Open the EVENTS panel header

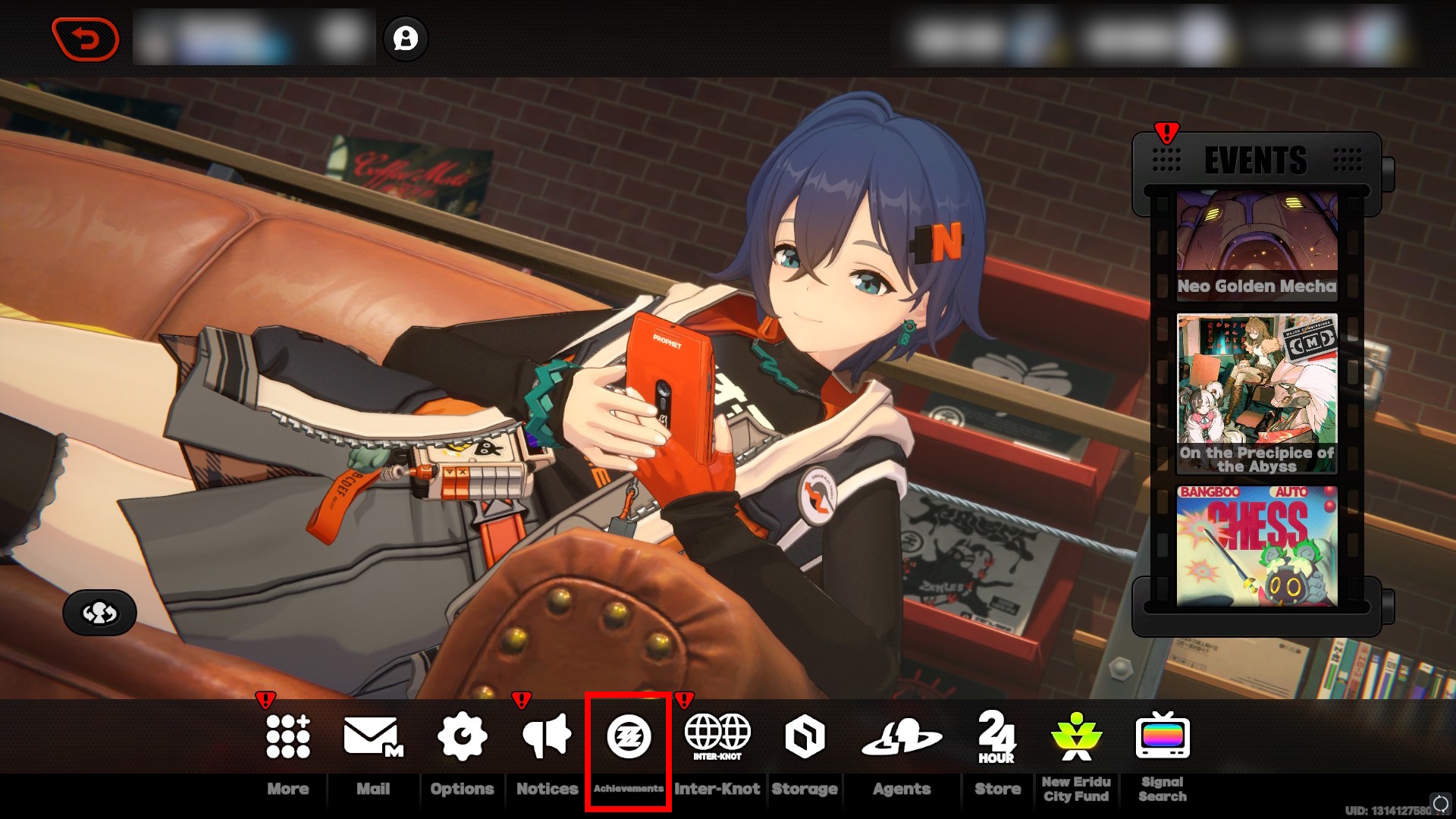(x=1255, y=160)
